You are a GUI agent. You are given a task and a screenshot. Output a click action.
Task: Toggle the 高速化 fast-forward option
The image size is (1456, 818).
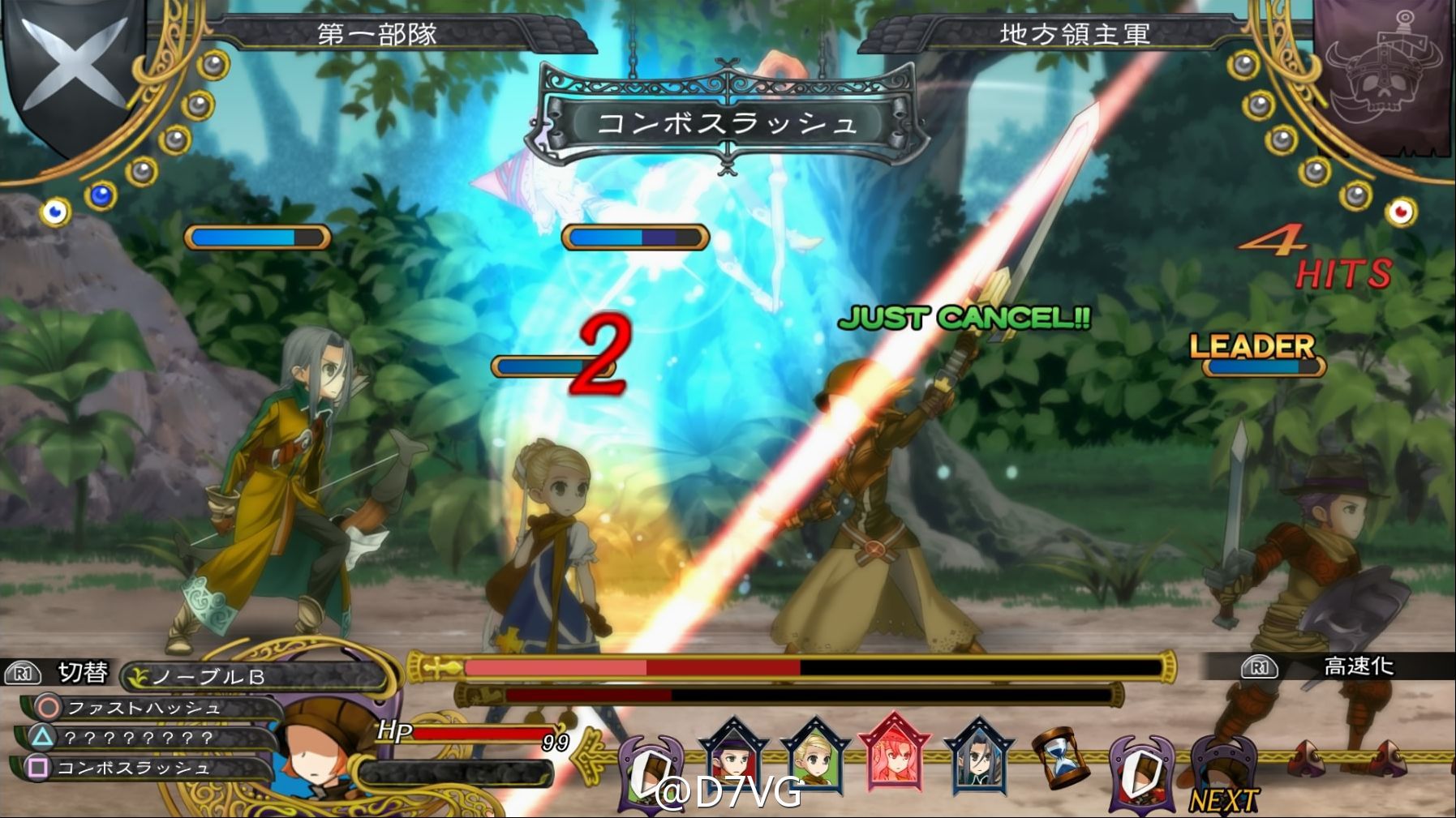1358,666
